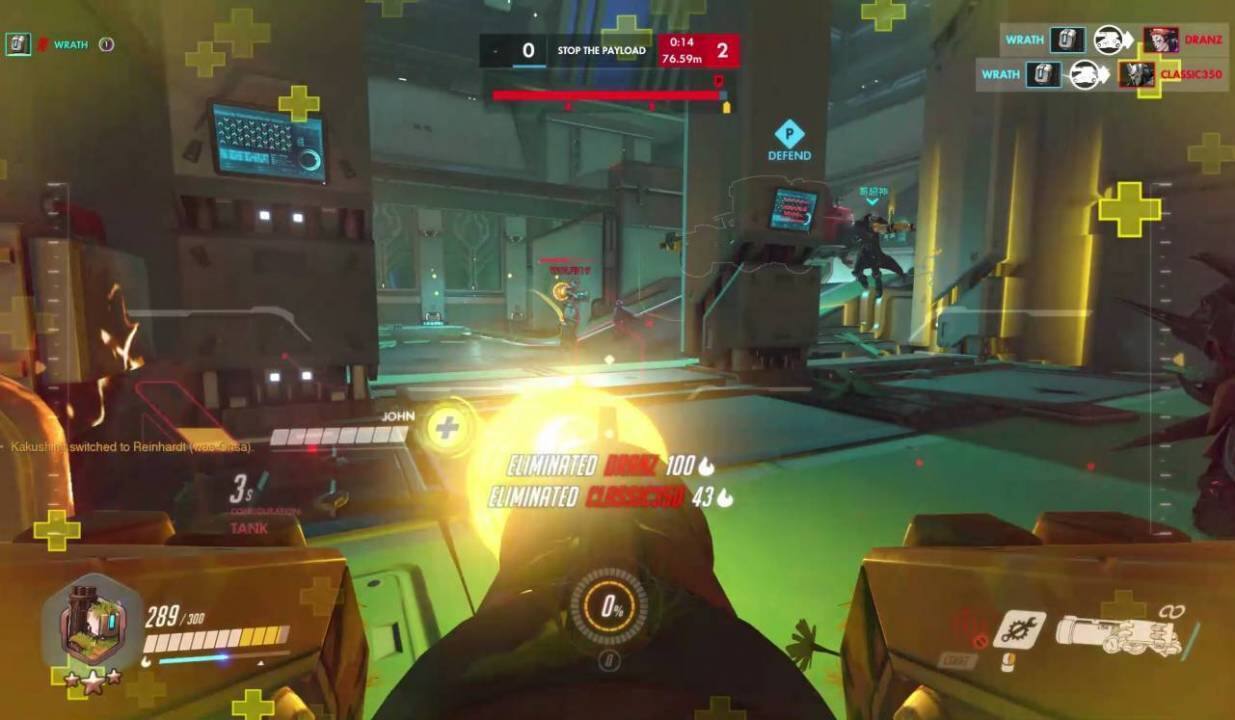Select the Self-Repair wrench and gear ability icon
The image size is (1235, 720).
1019,629
